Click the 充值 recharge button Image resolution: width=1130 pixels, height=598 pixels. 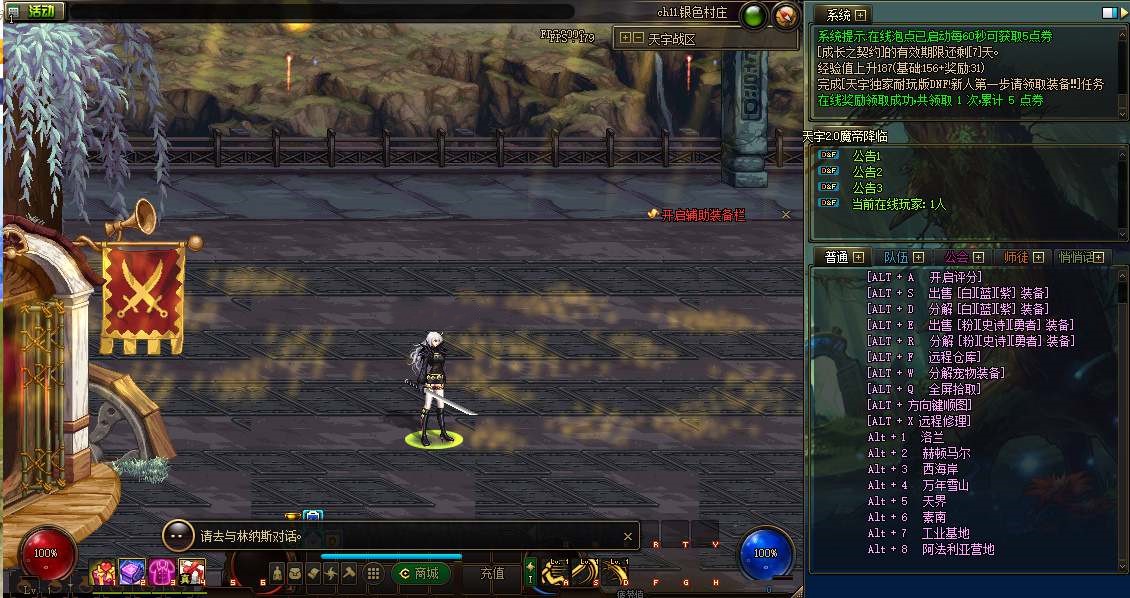click(x=492, y=573)
